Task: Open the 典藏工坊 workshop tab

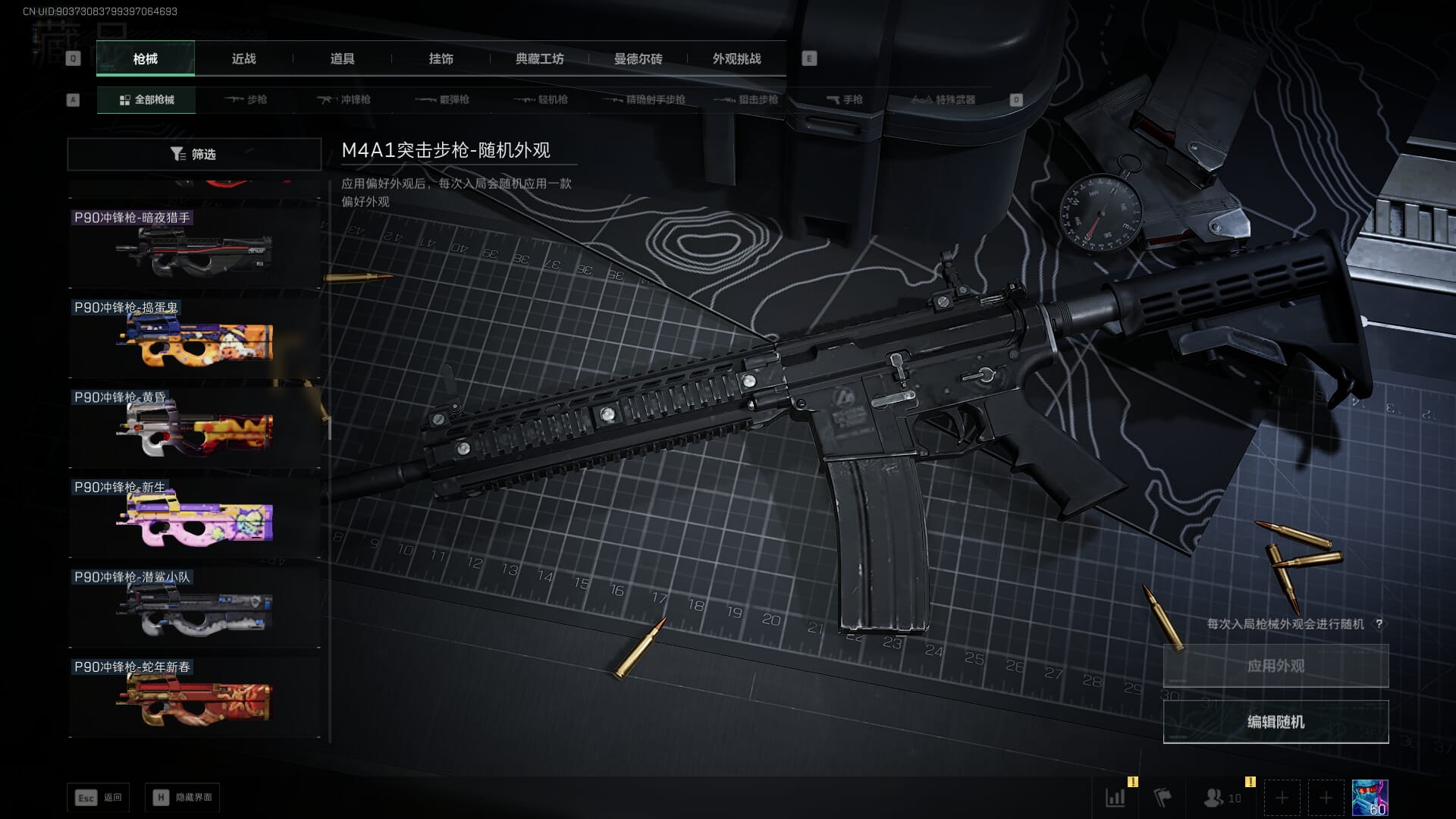Action: click(x=539, y=58)
